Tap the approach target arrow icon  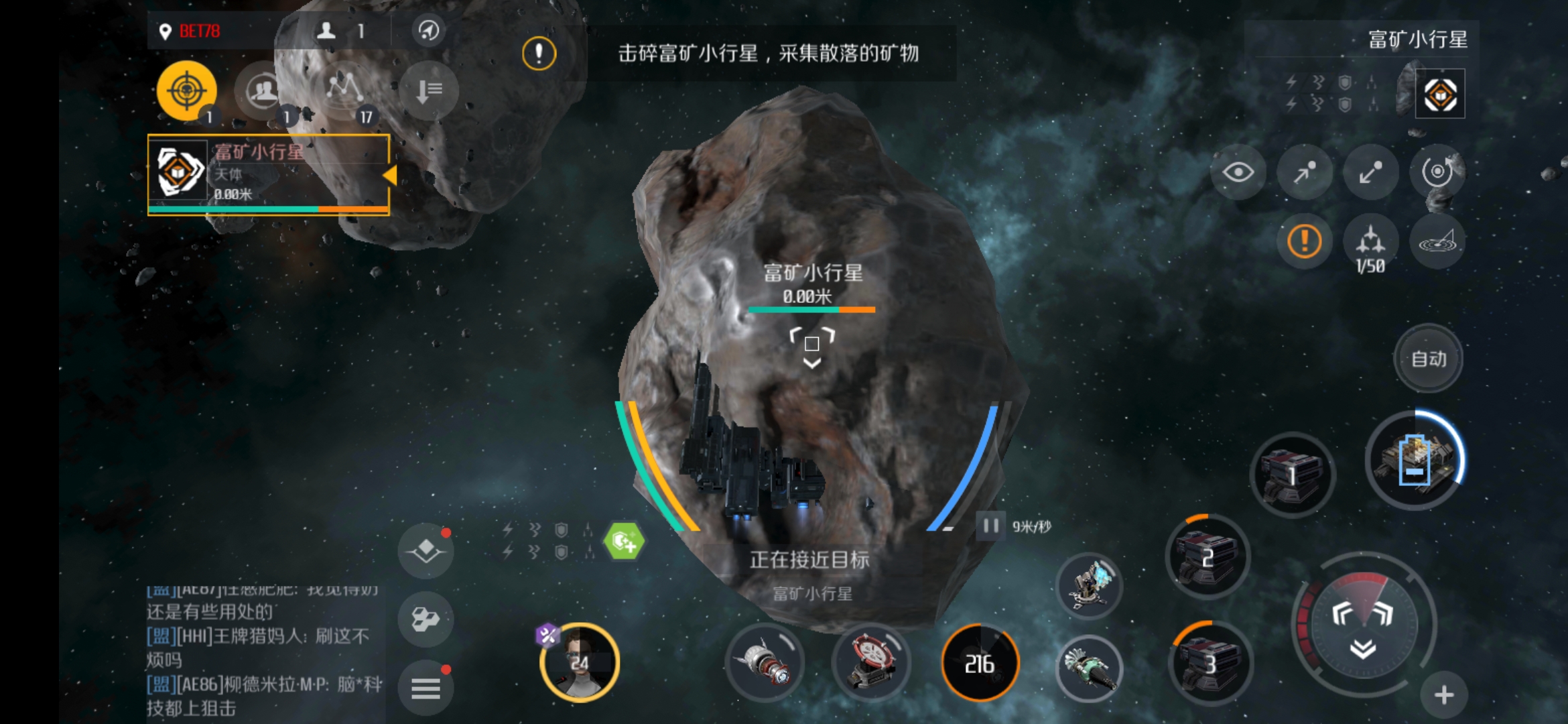point(1303,172)
